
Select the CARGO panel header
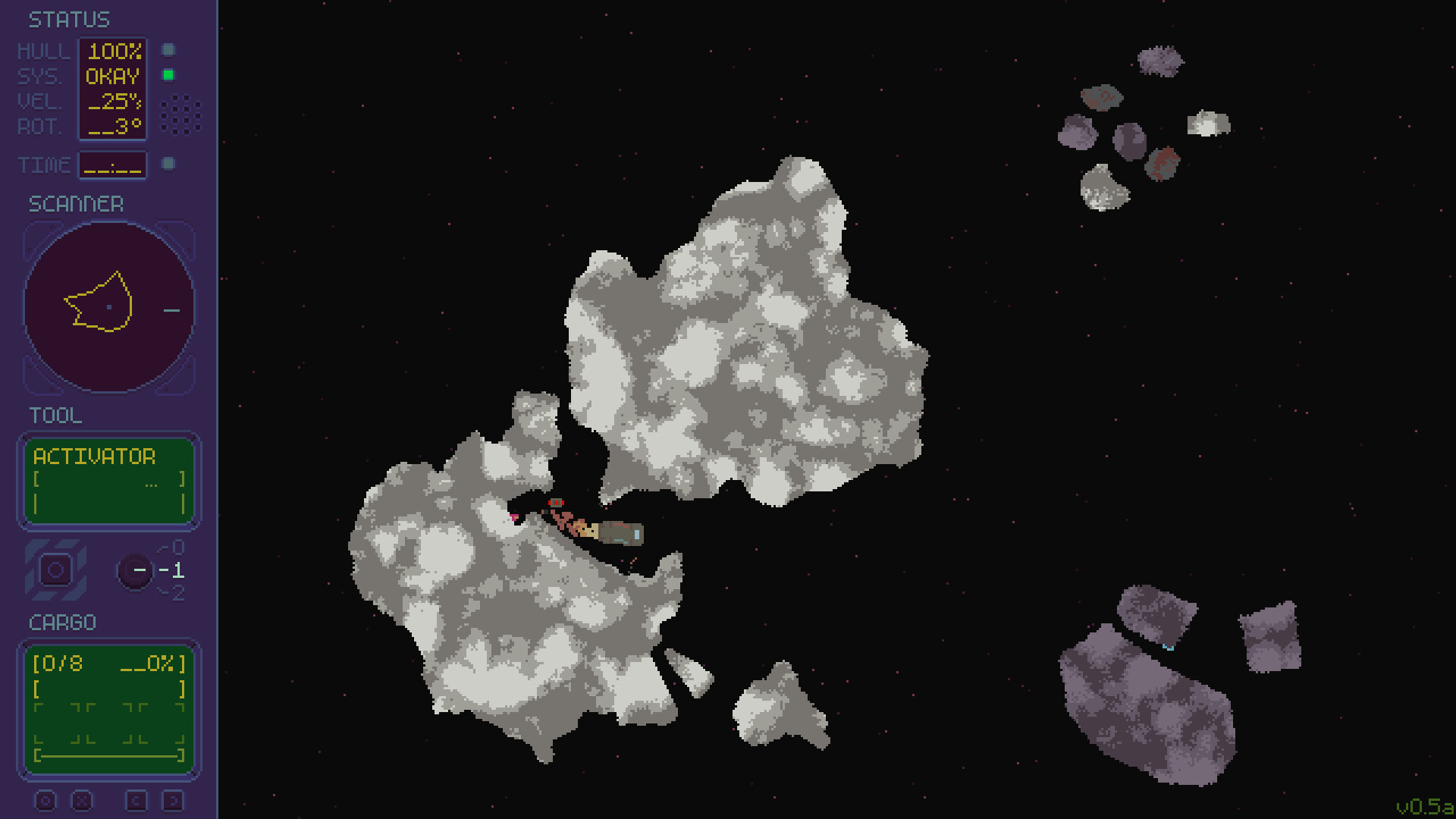(62, 623)
